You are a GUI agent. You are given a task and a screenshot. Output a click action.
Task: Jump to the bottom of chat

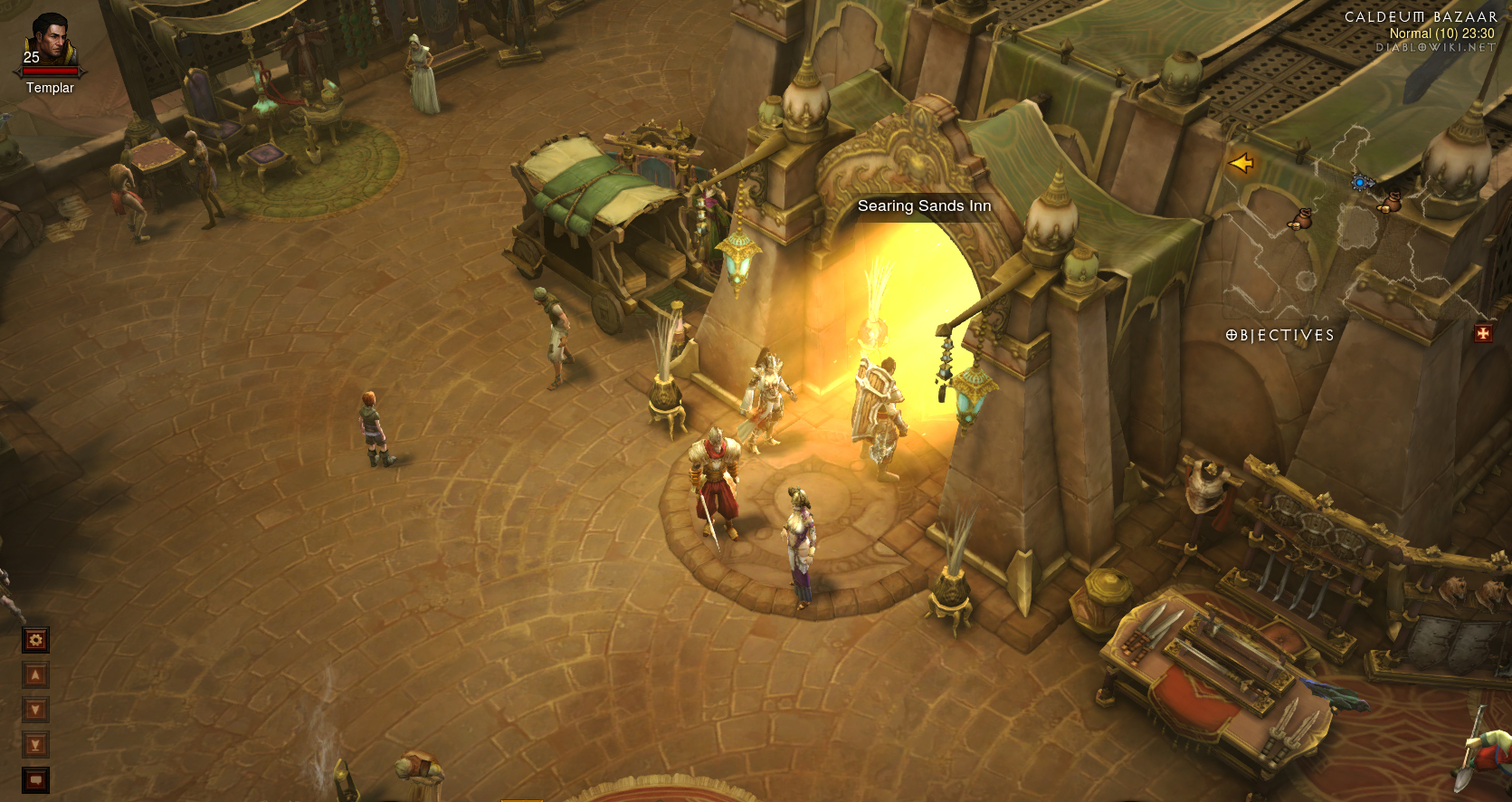point(35,745)
